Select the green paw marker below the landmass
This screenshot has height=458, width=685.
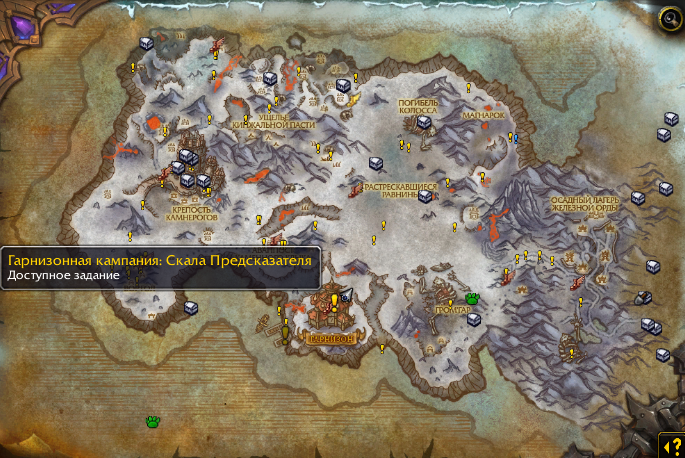coord(153,422)
